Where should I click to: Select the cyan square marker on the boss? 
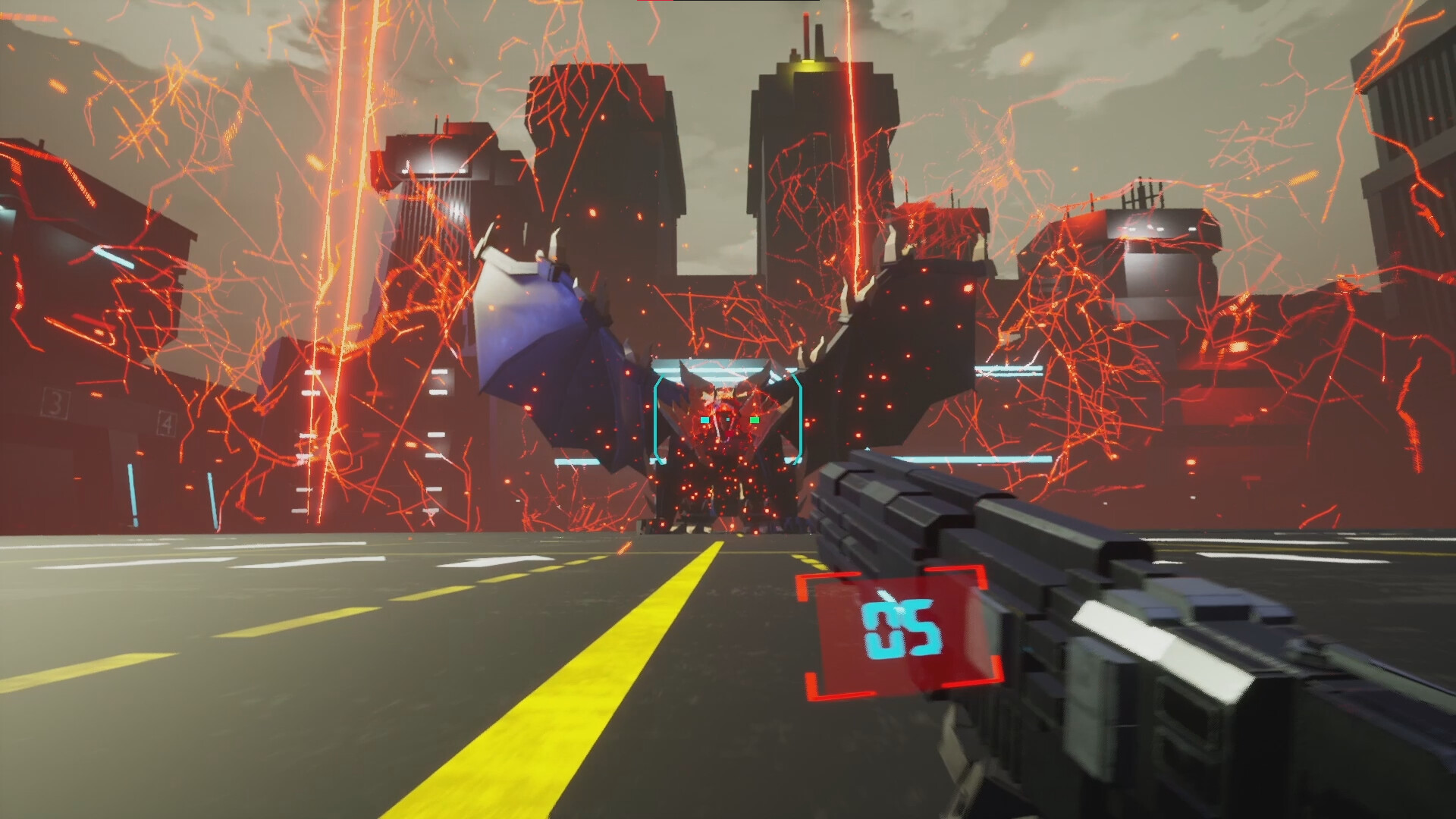(x=705, y=419)
